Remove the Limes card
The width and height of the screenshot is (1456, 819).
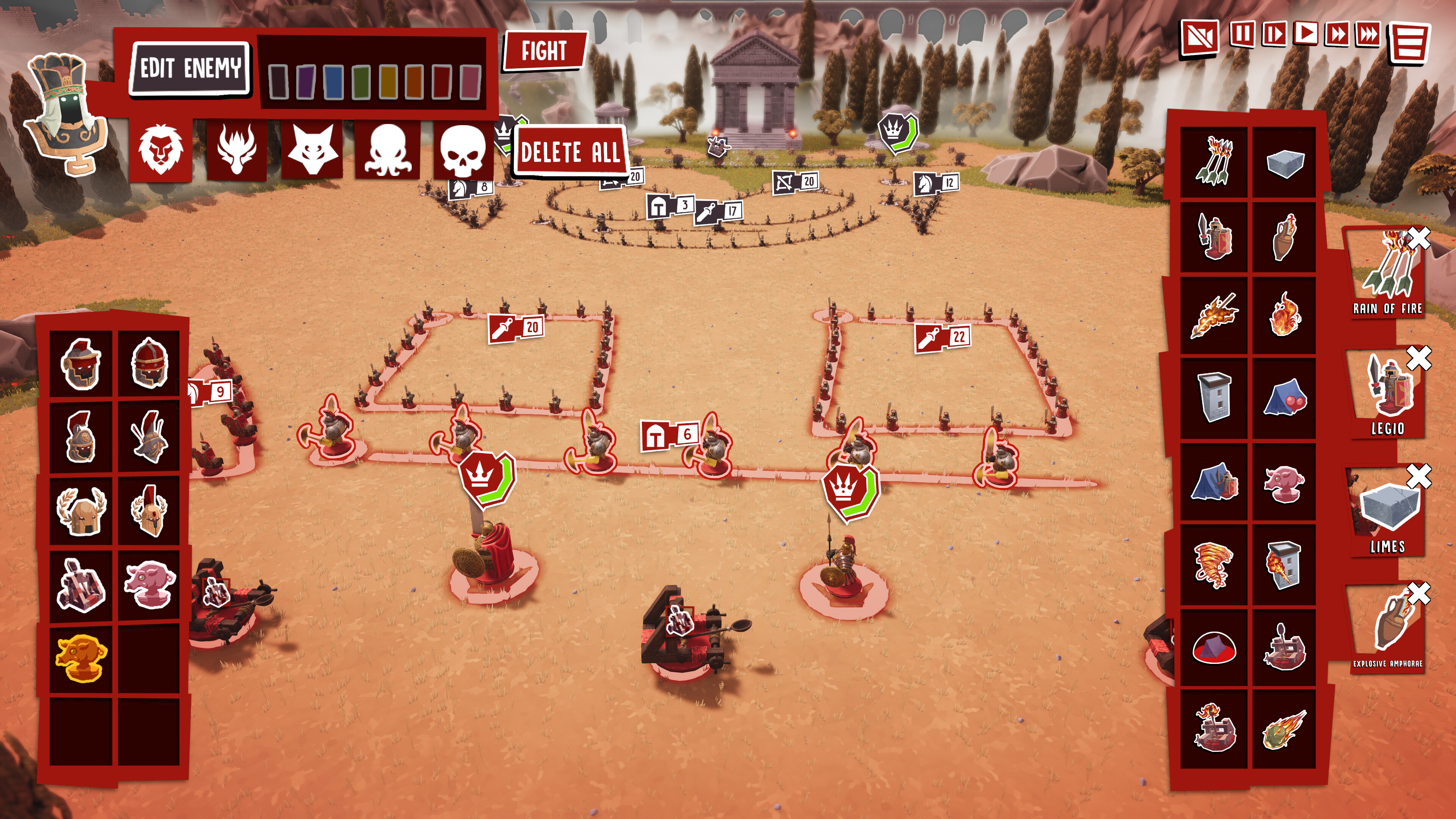pyautogui.click(x=1419, y=476)
